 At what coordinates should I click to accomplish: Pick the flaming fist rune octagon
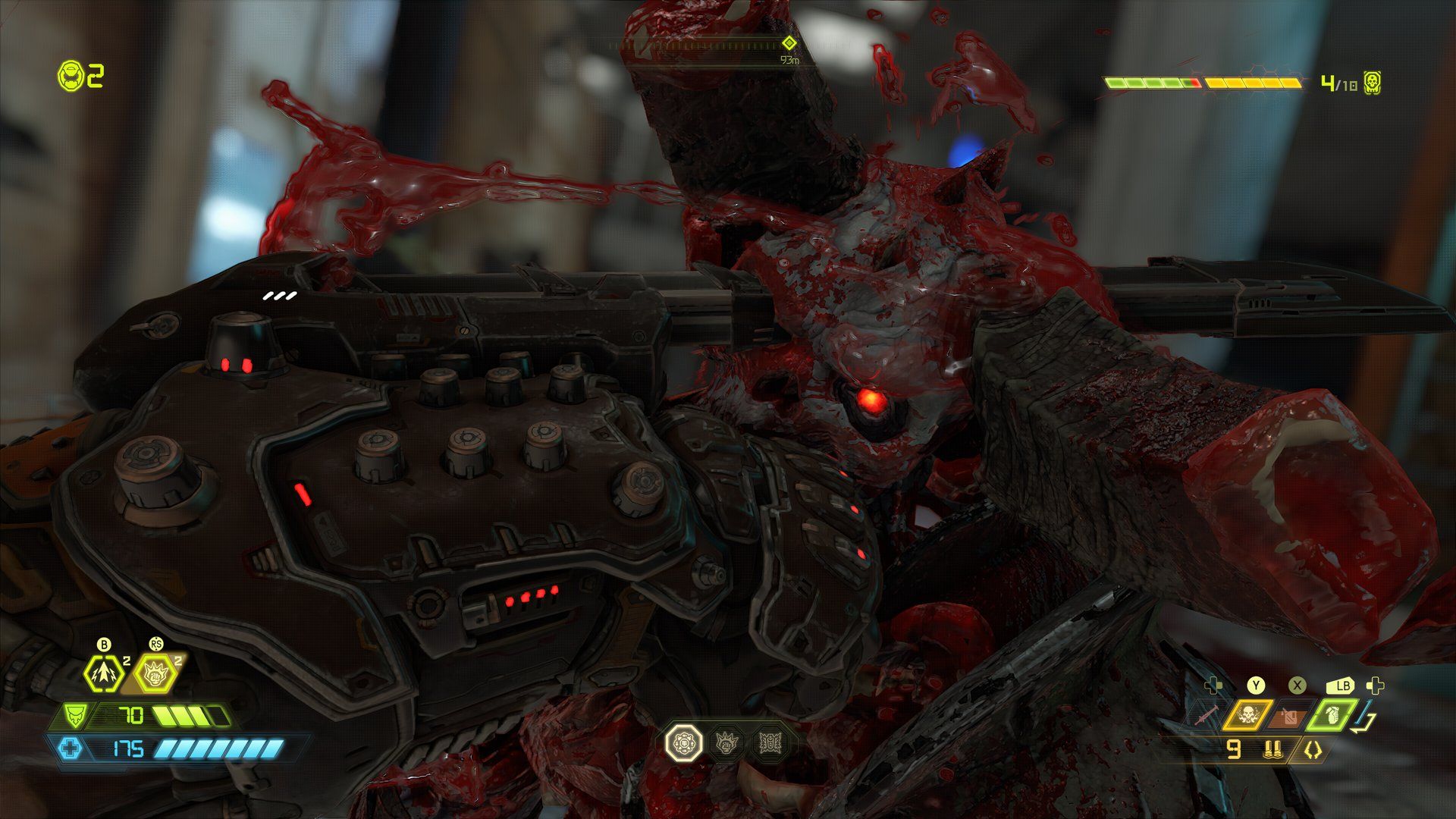pyautogui.click(x=727, y=742)
